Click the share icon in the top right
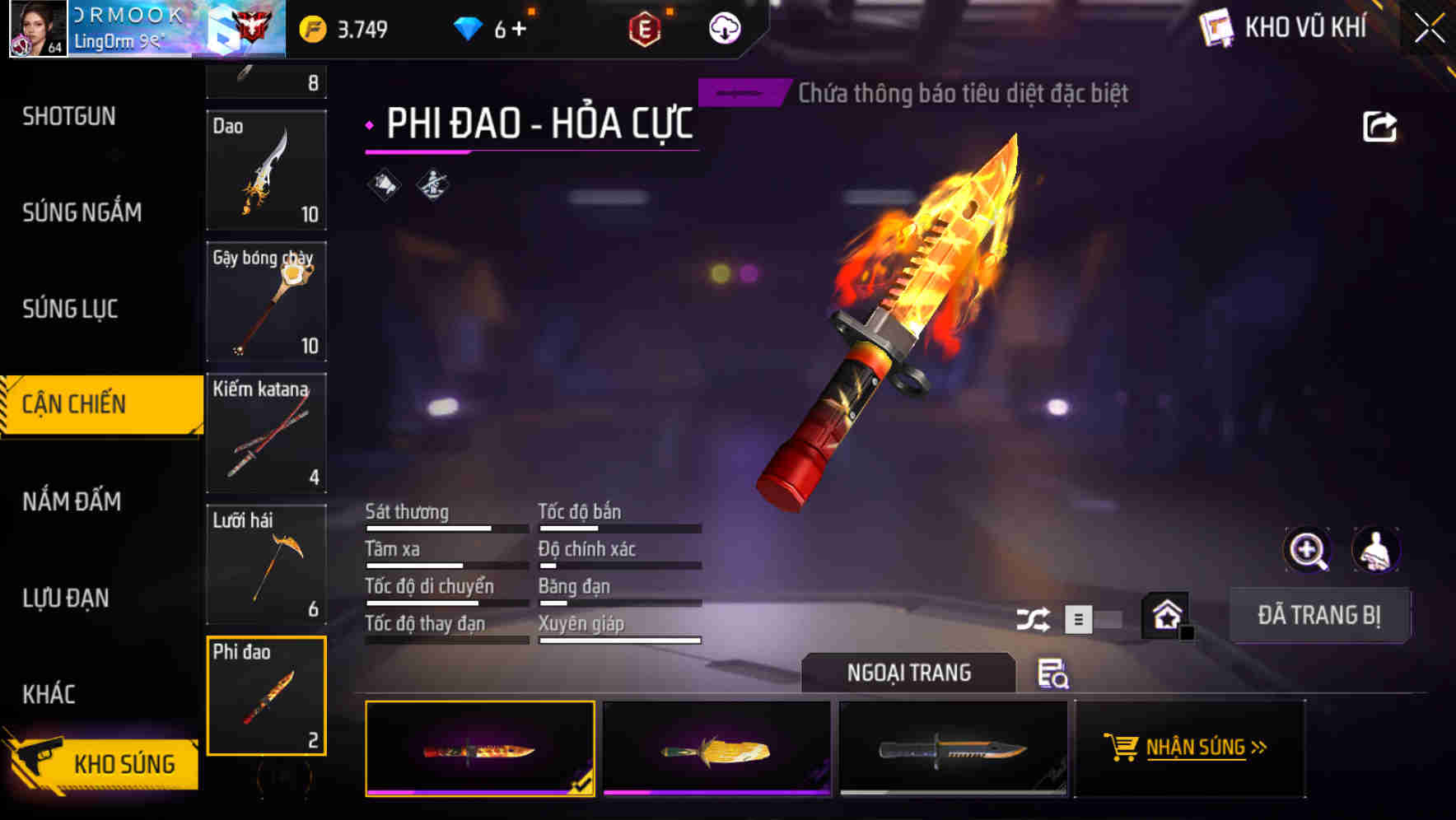This screenshot has height=820, width=1456. [1381, 125]
